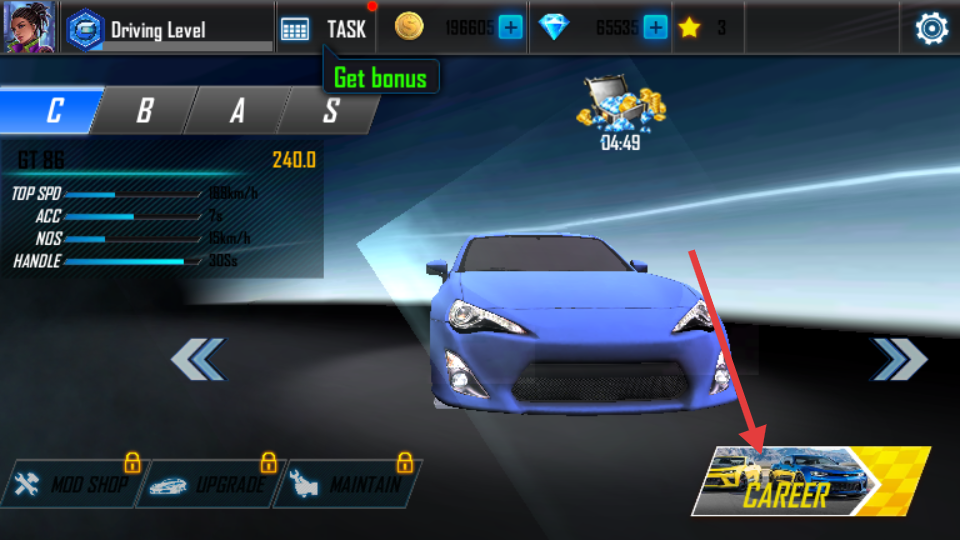Choose the S class tab
This screenshot has height=540, width=960.
[330, 110]
